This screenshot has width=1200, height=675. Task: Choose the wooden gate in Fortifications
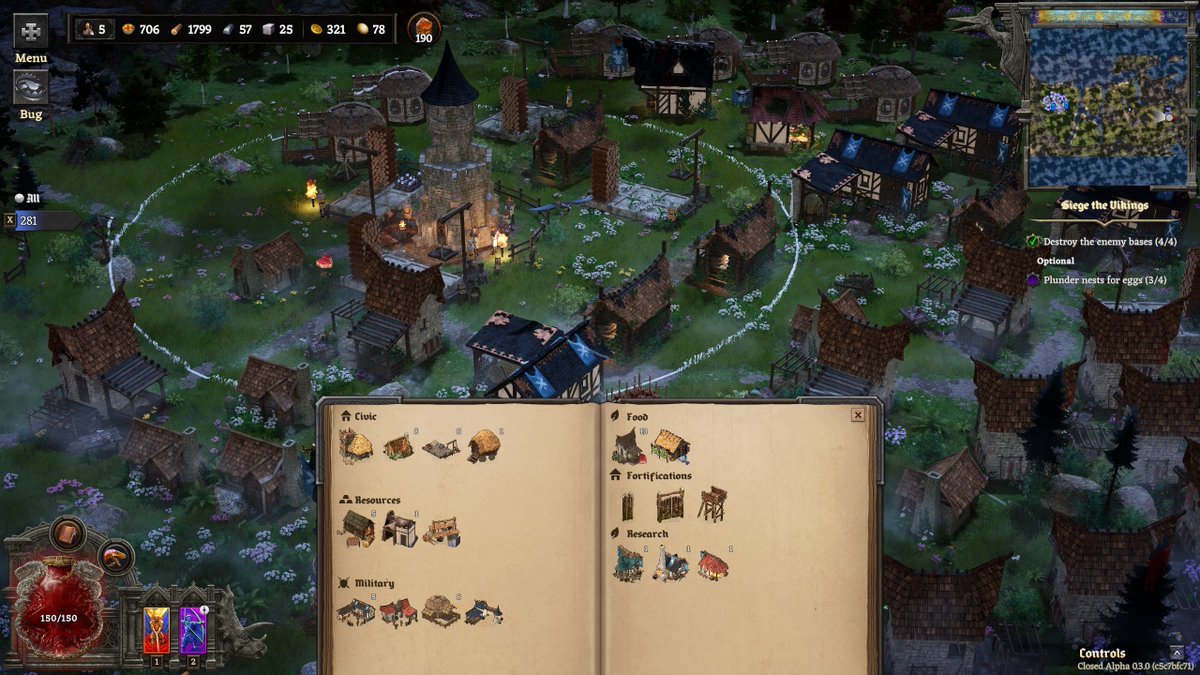(x=670, y=505)
